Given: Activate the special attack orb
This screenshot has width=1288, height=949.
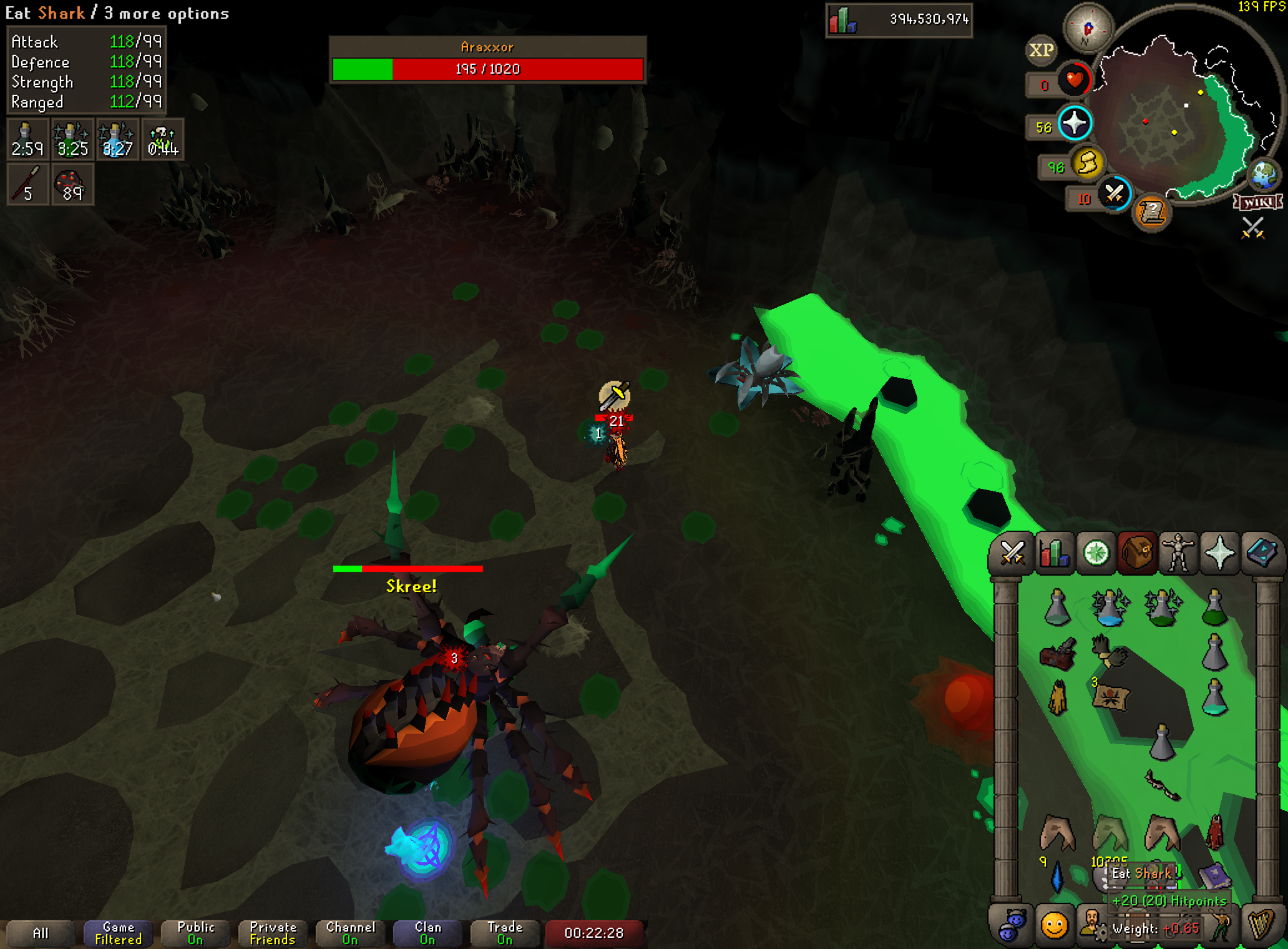Looking at the screenshot, I should (1115, 194).
